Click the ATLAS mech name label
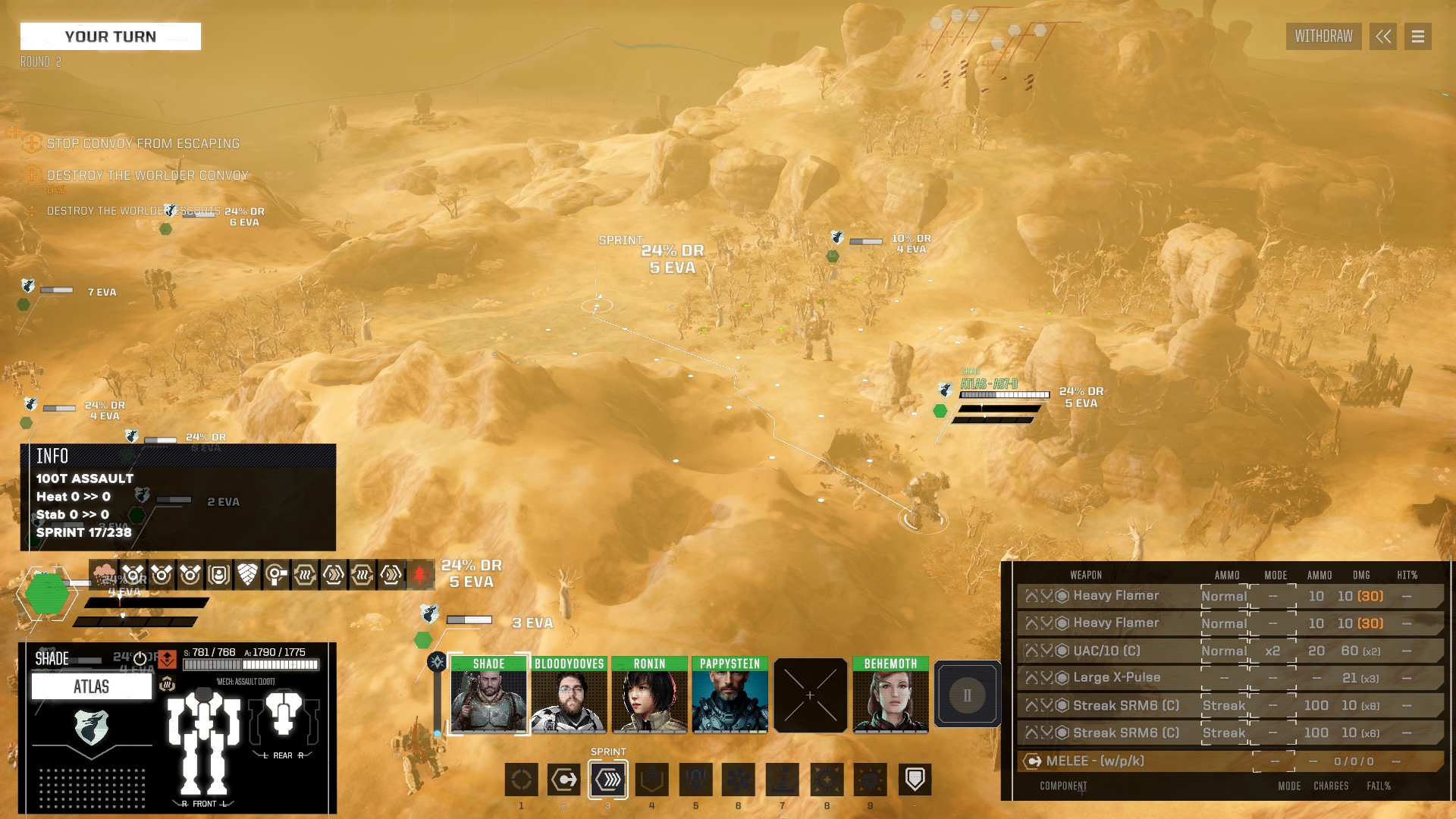1456x819 pixels. tap(91, 687)
